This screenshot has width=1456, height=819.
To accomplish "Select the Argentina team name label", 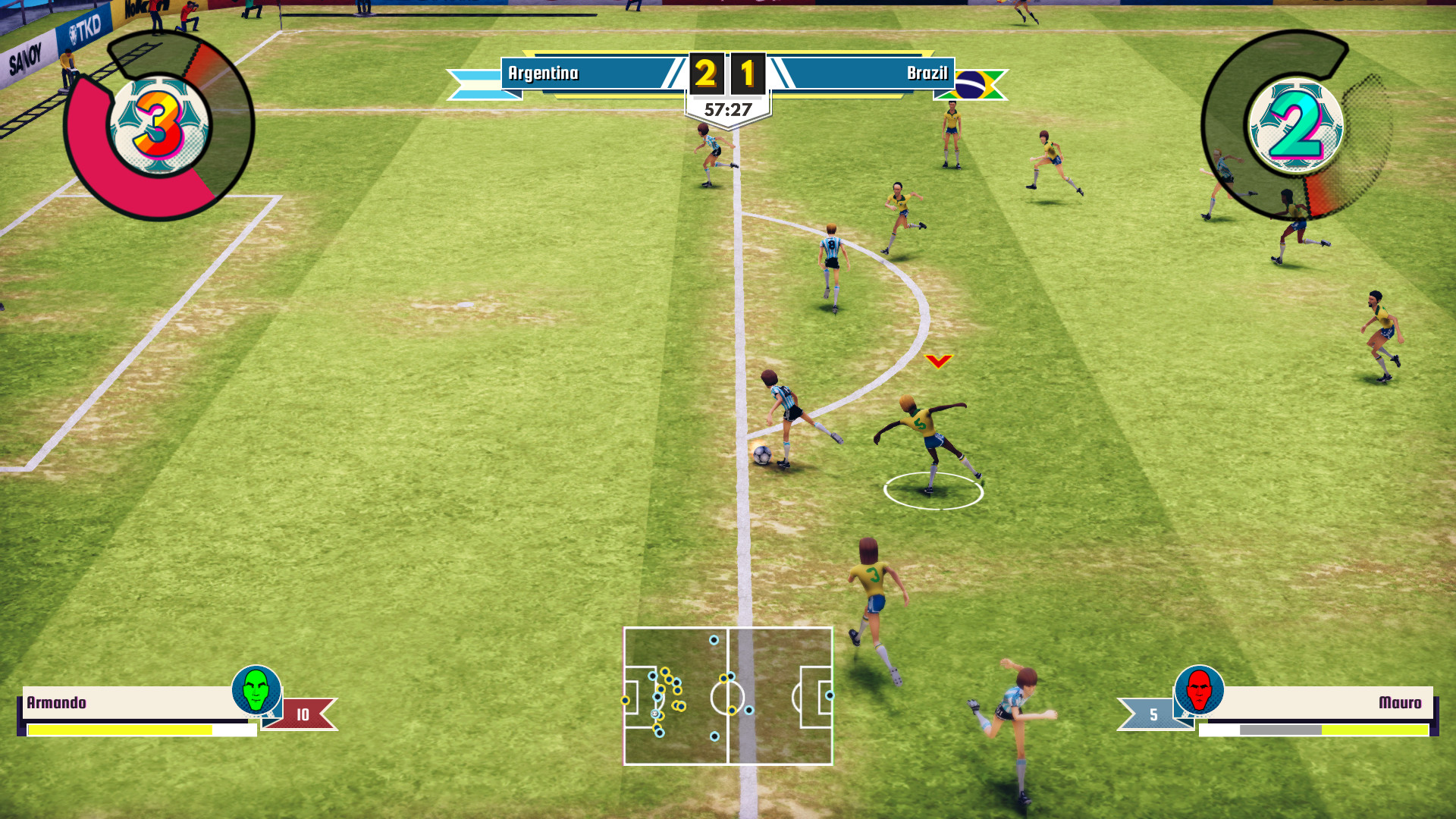I will pos(544,74).
